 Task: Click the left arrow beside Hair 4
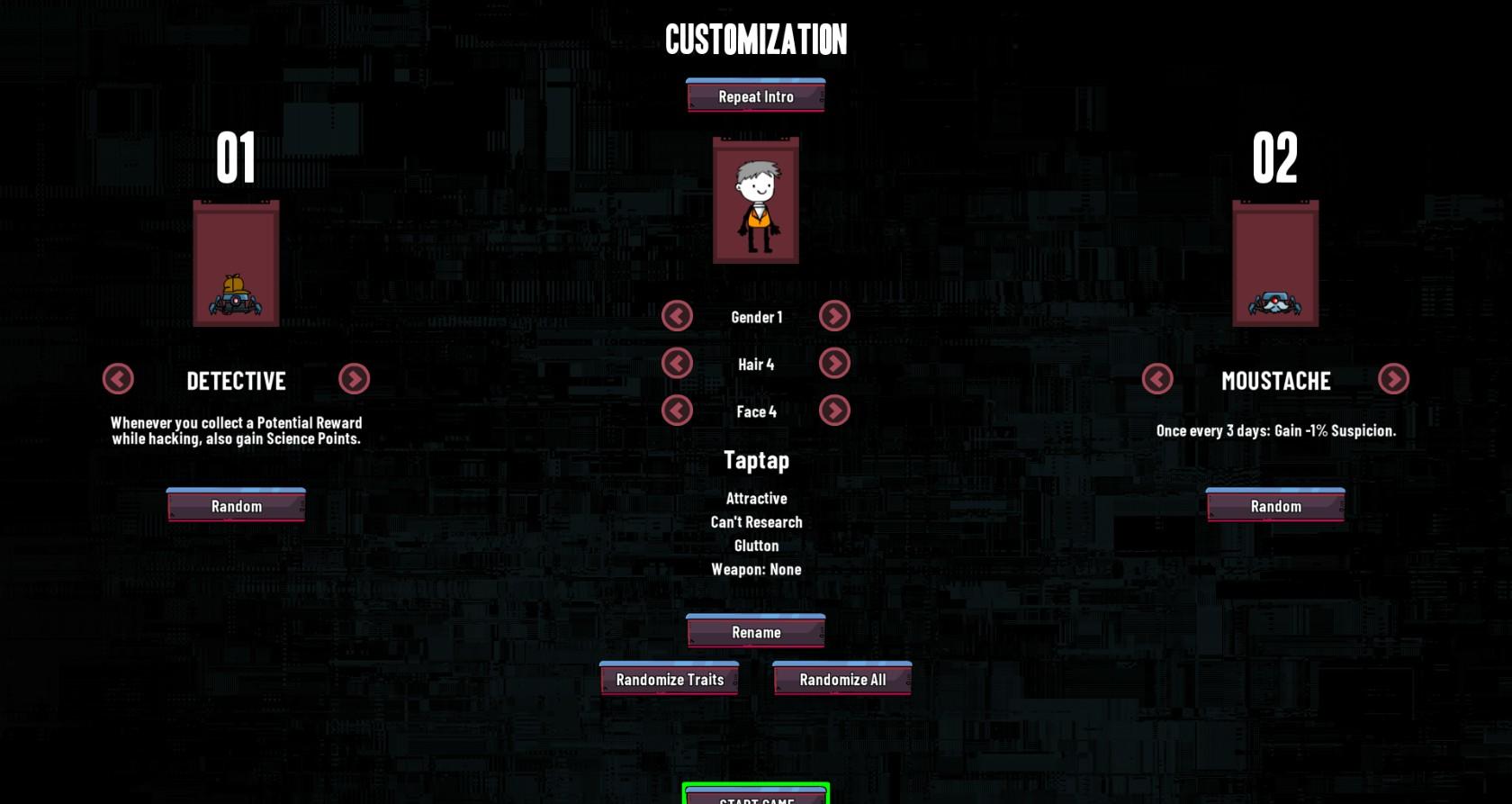(678, 363)
